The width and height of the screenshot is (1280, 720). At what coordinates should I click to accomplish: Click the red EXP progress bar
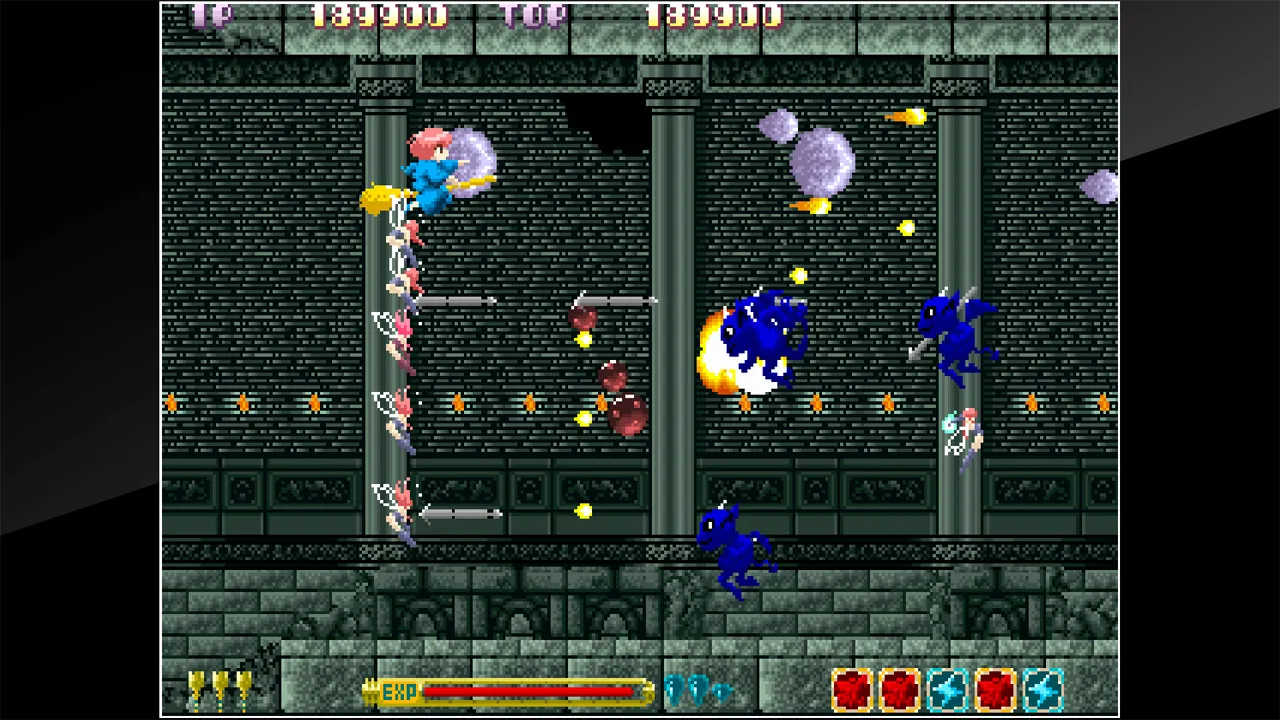530,690
